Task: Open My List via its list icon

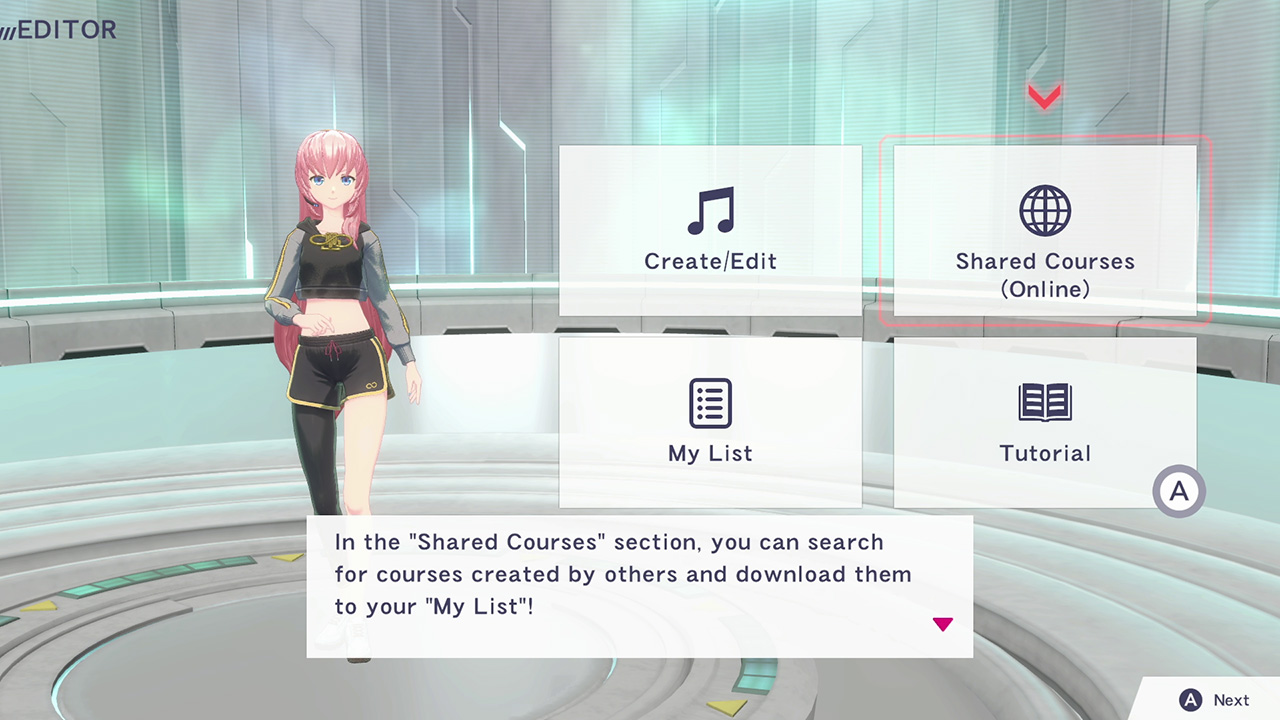Action: coord(710,402)
